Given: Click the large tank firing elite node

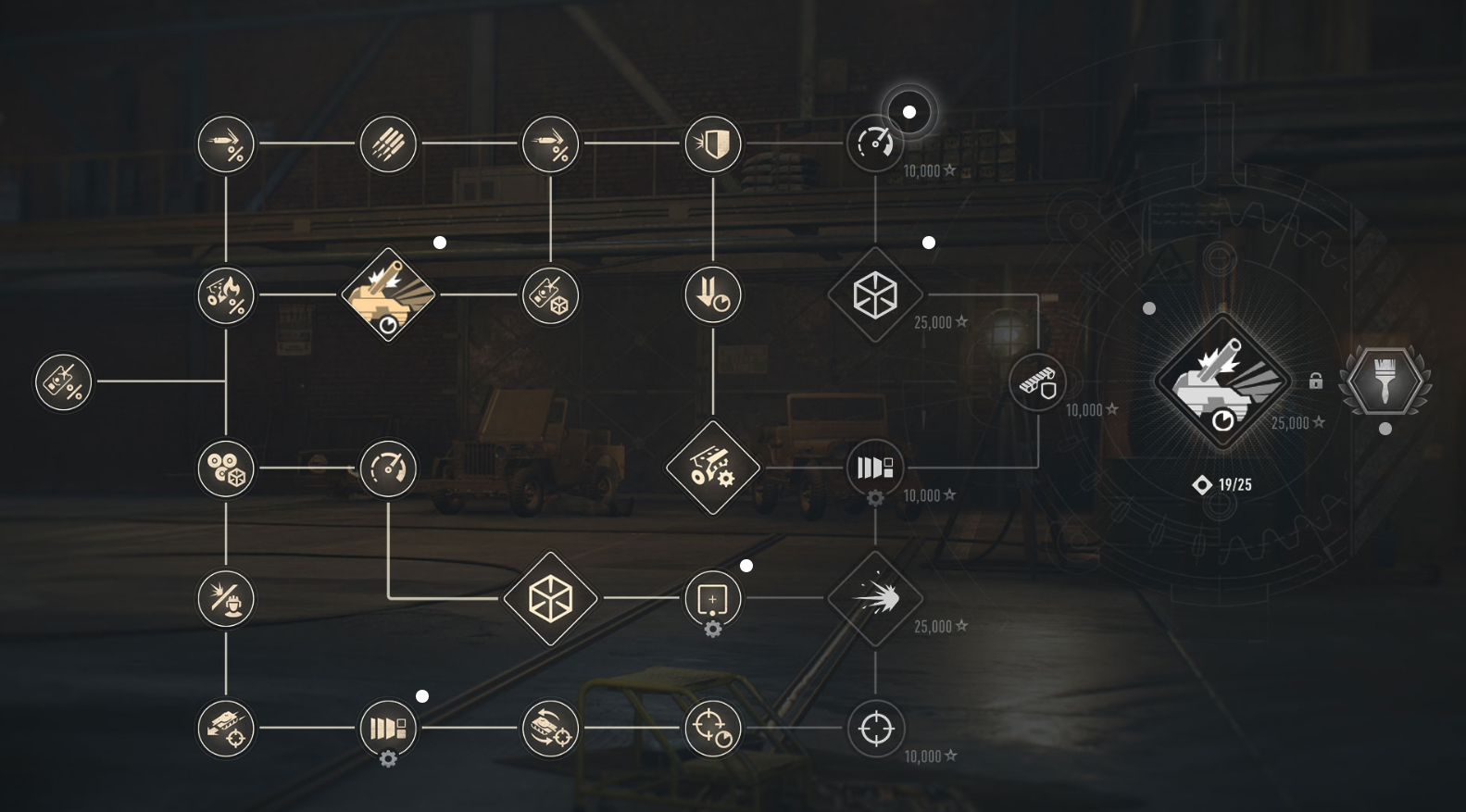Looking at the screenshot, I should point(1222,381).
